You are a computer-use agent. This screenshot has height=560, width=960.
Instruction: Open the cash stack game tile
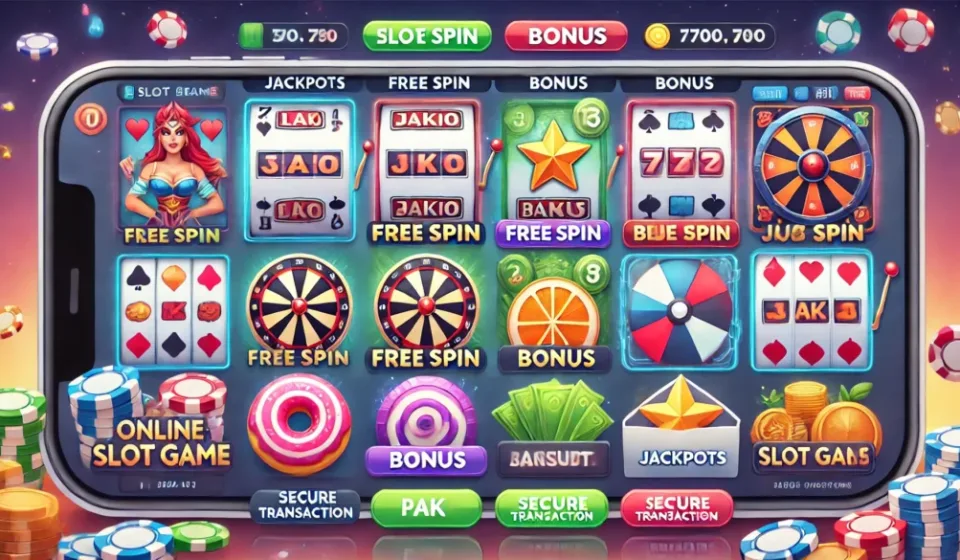pyautogui.click(x=553, y=420)
